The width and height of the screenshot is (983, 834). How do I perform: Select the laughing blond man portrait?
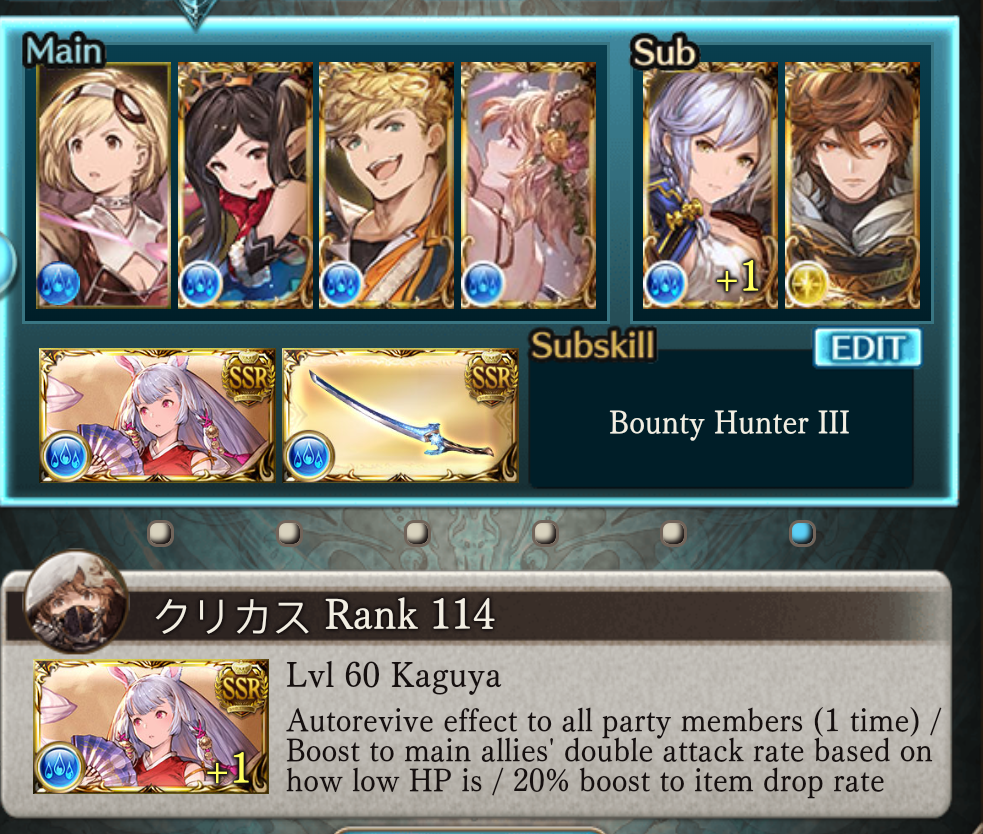386,185
